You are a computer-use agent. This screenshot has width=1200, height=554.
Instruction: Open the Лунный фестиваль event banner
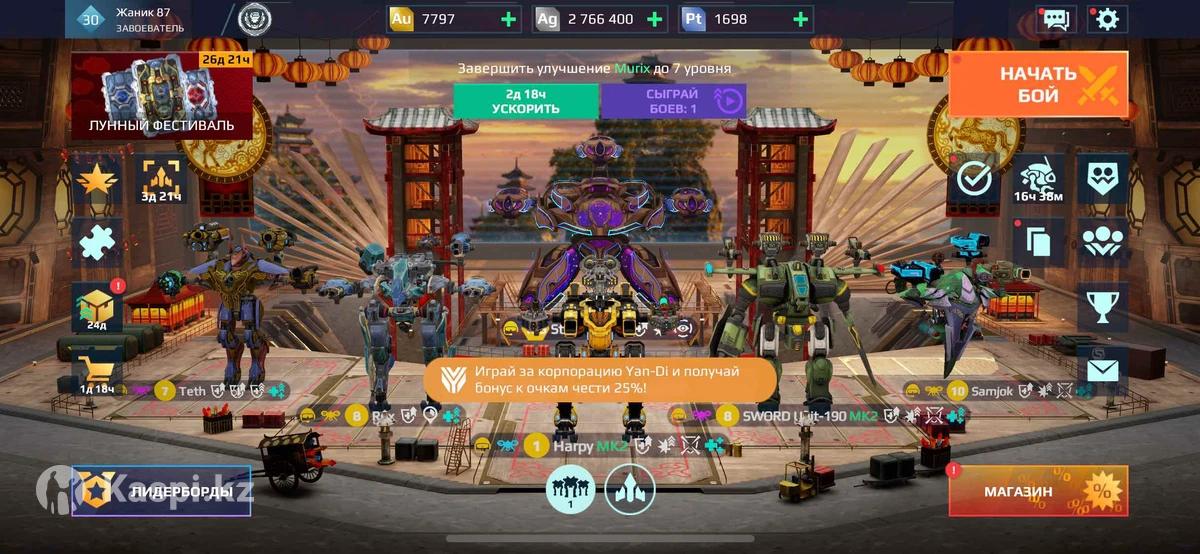click(x=161, y=96)
